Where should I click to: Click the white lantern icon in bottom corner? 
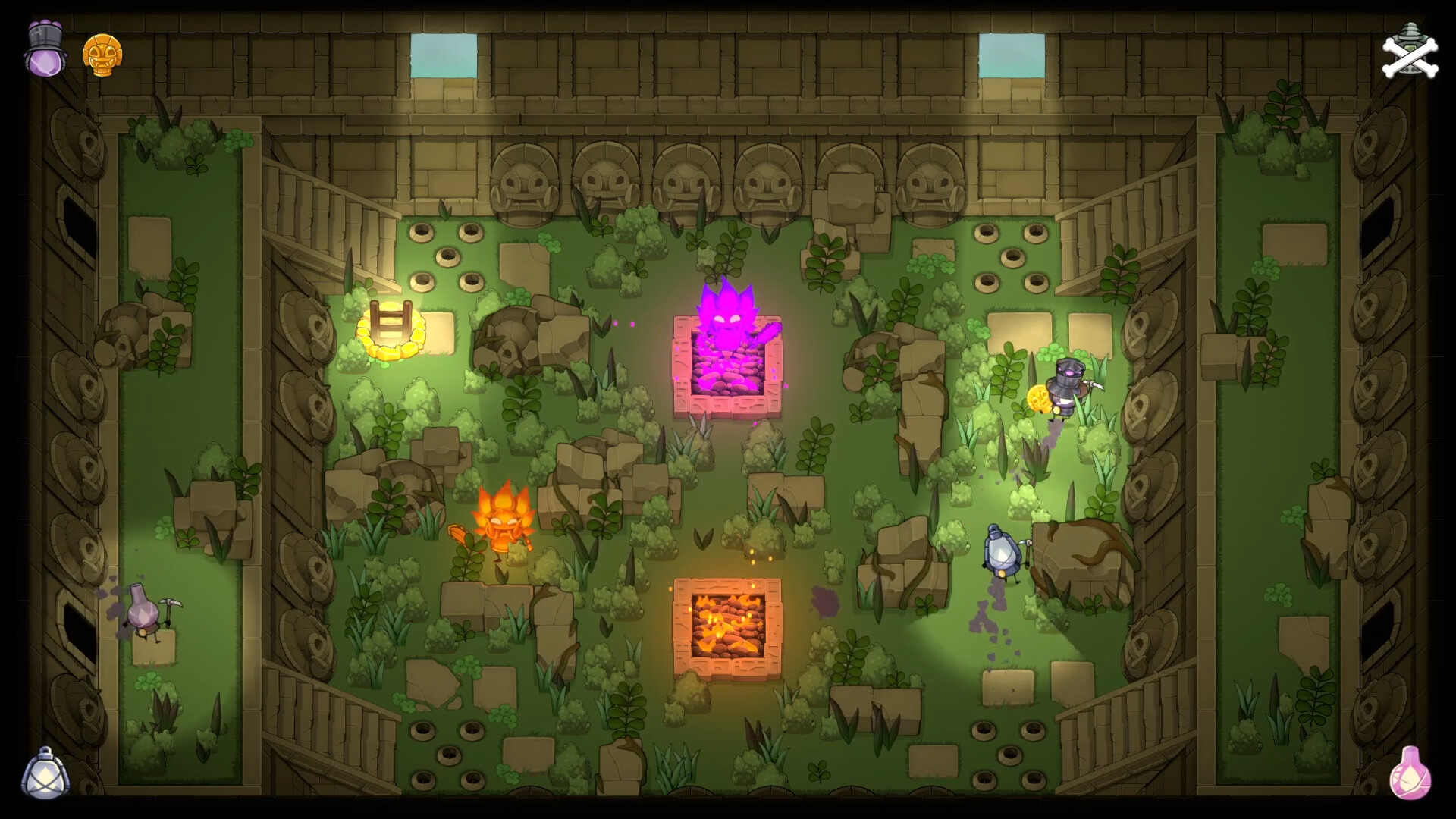coord(43,771)
